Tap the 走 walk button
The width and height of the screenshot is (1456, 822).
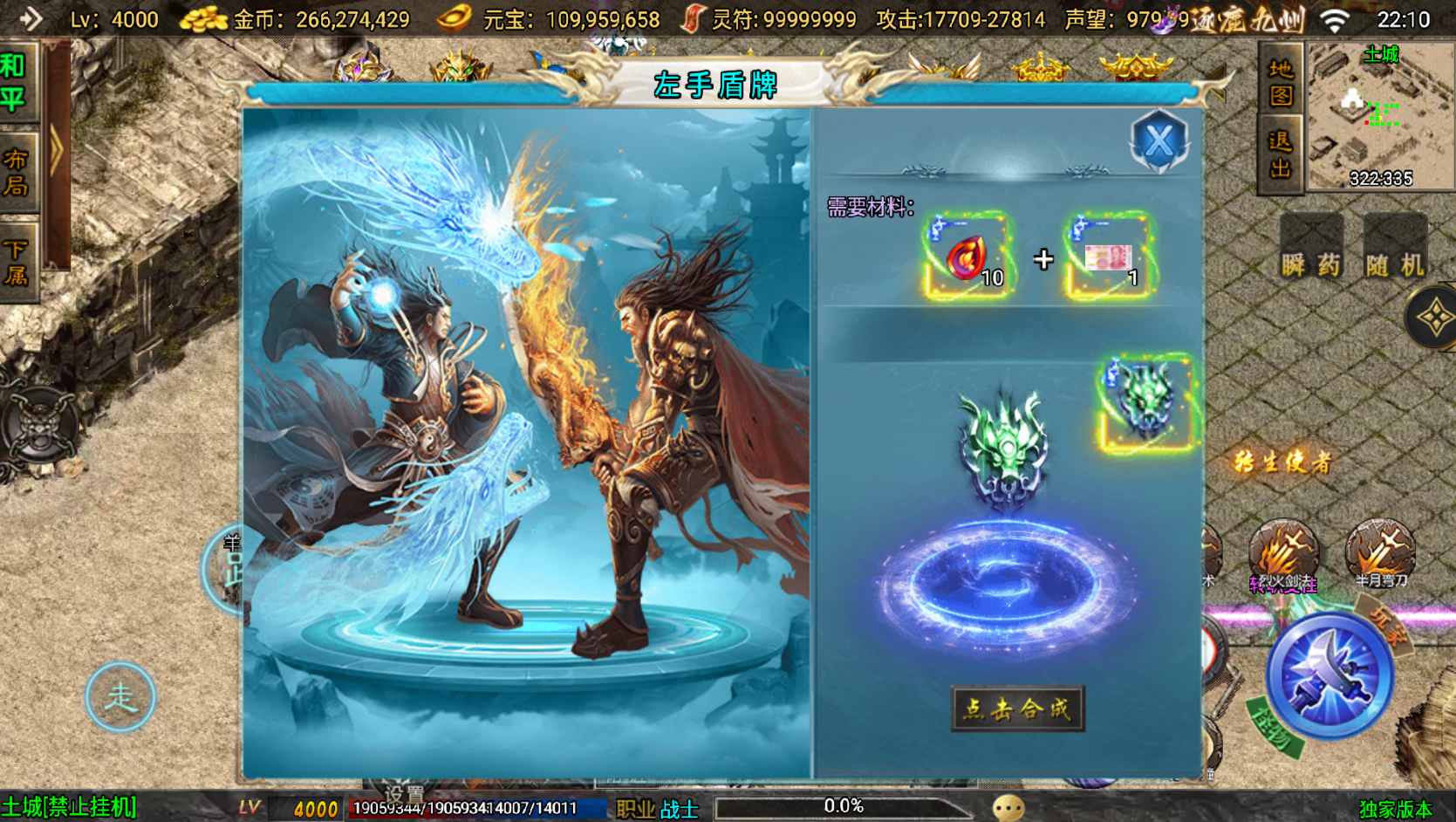tap(122, 698)
